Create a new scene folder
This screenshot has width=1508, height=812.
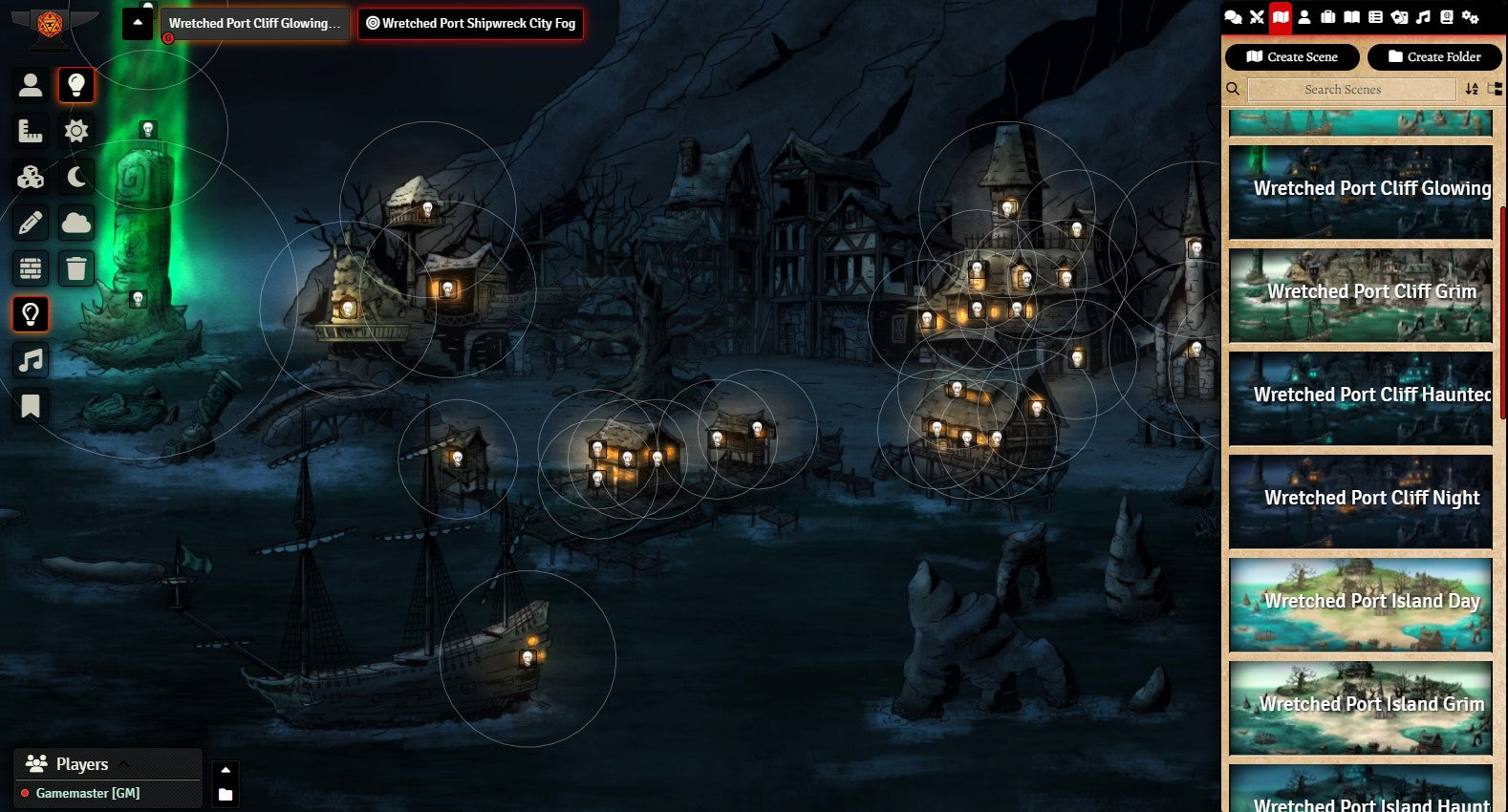[x=1433, y=57]
